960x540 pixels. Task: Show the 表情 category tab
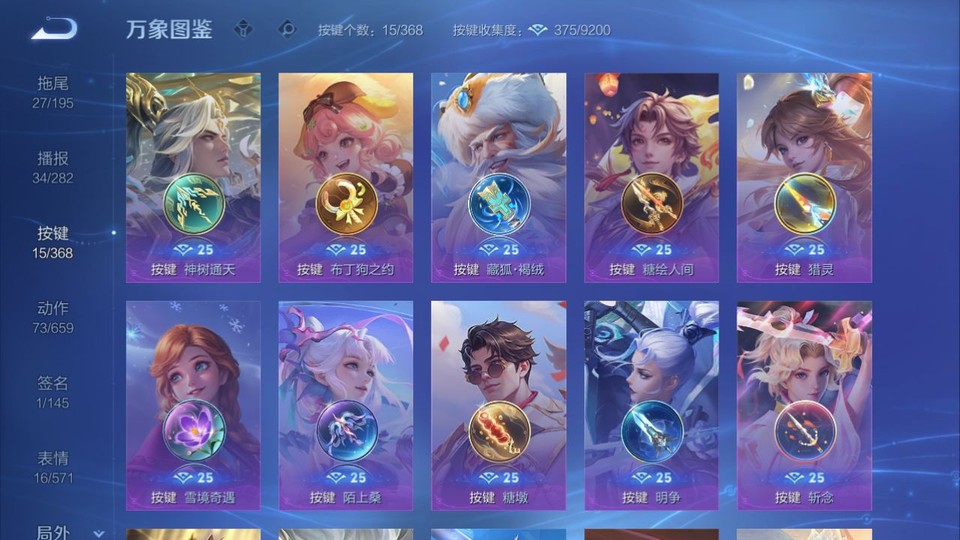(x=53, y=467)
